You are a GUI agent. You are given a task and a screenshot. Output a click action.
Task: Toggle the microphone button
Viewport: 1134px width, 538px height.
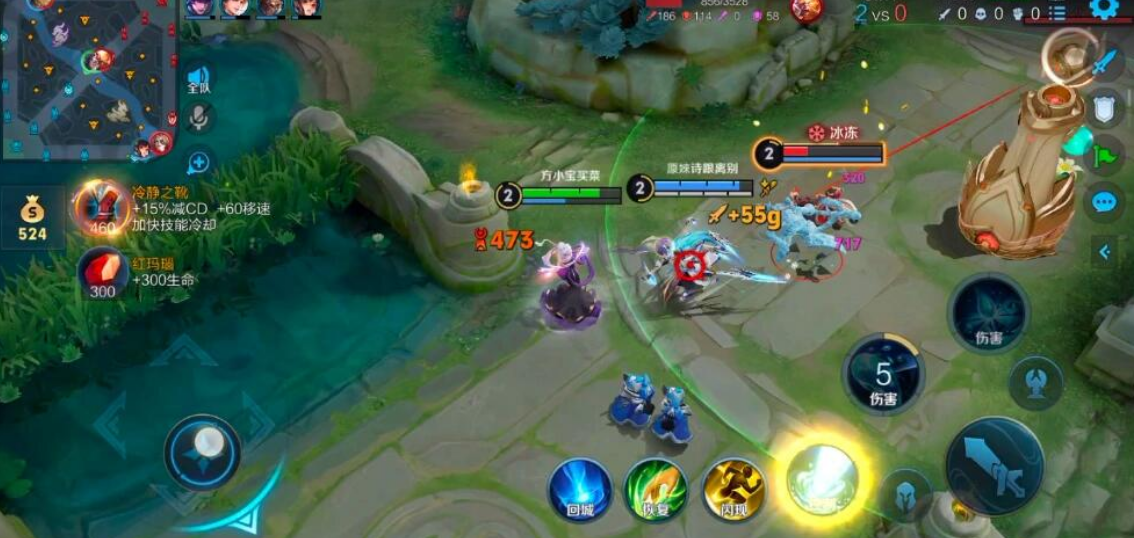[x=199, y=118]
